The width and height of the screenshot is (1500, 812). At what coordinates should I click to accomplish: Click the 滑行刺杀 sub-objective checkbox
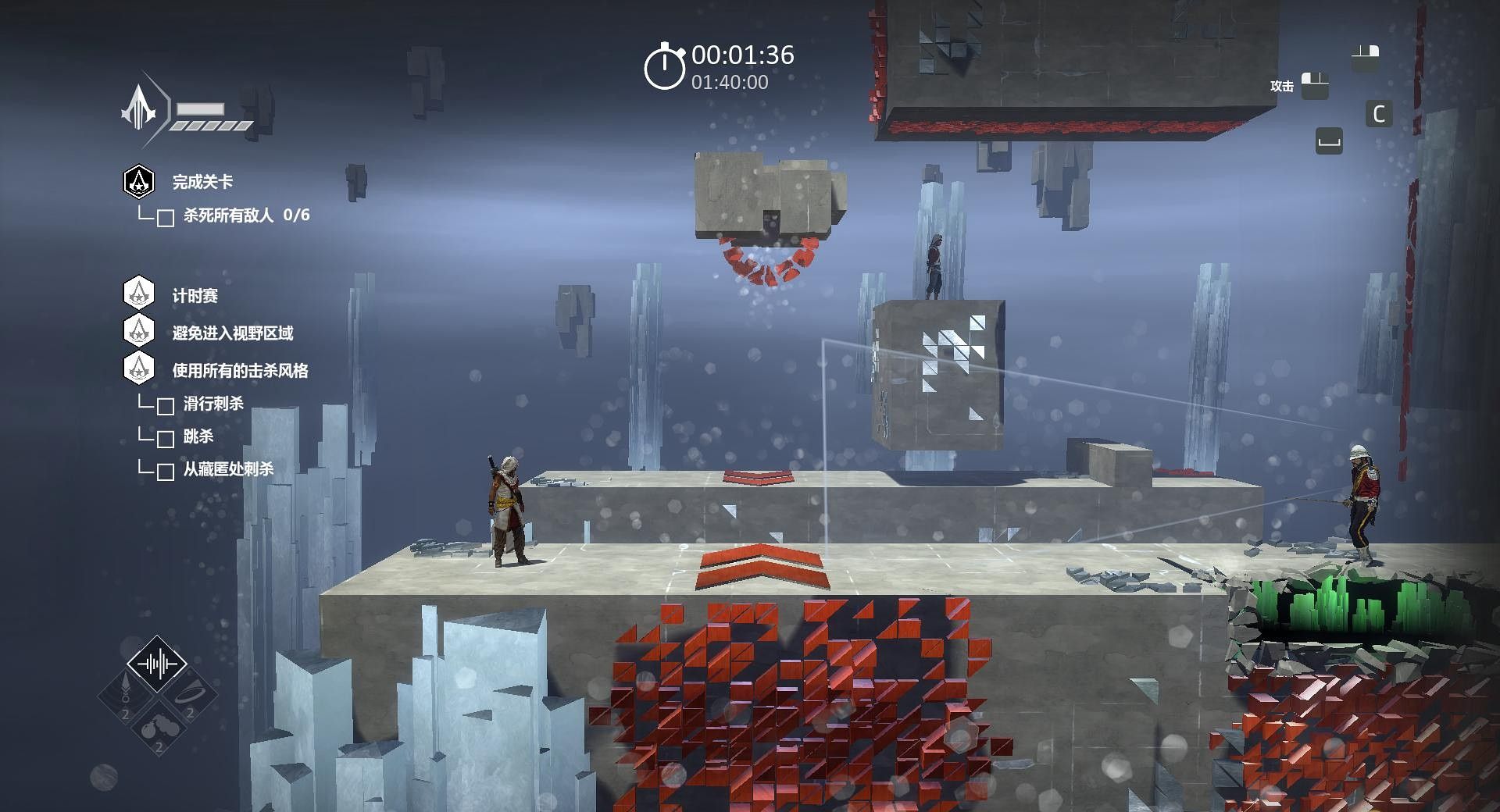click(x=166, y=406)
